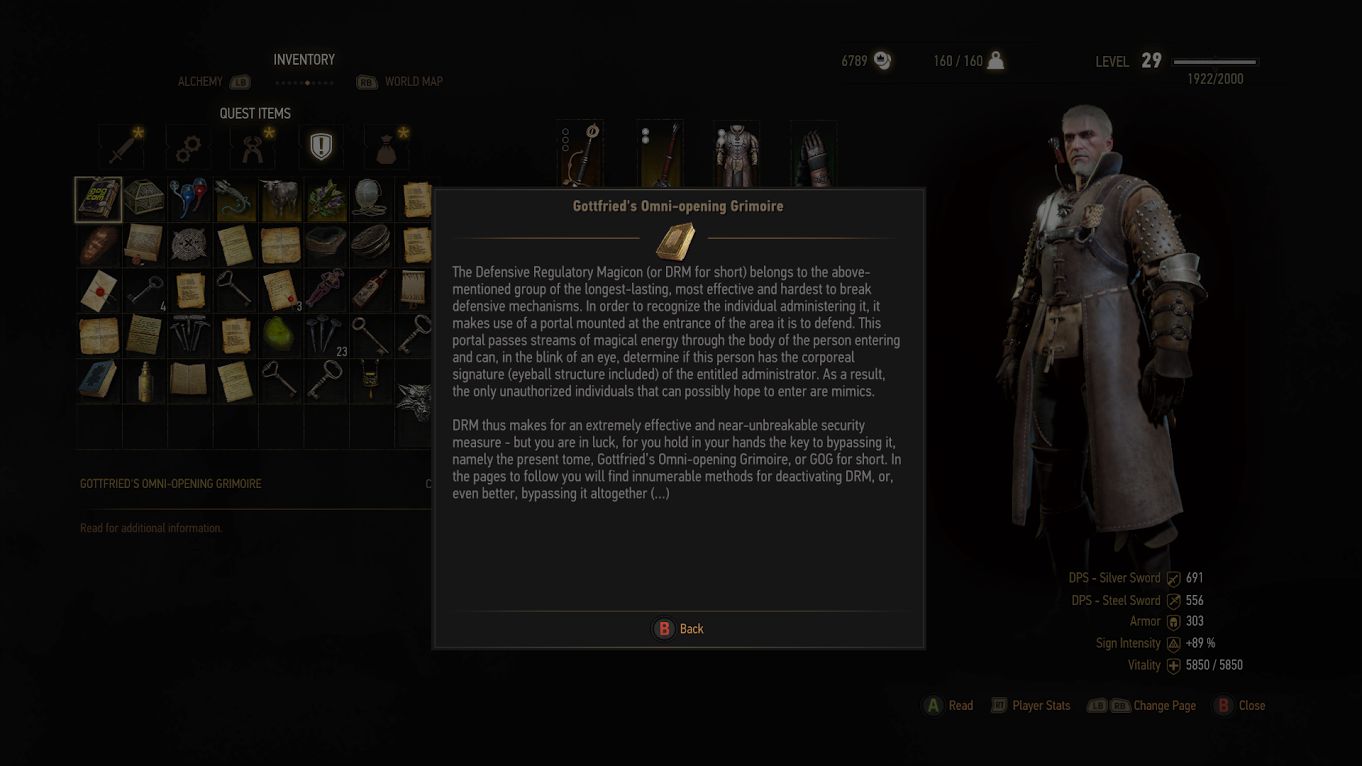Screen dimensions: 1362x766
Task: Open the World Map panel
Action: (x=413, y=82)
